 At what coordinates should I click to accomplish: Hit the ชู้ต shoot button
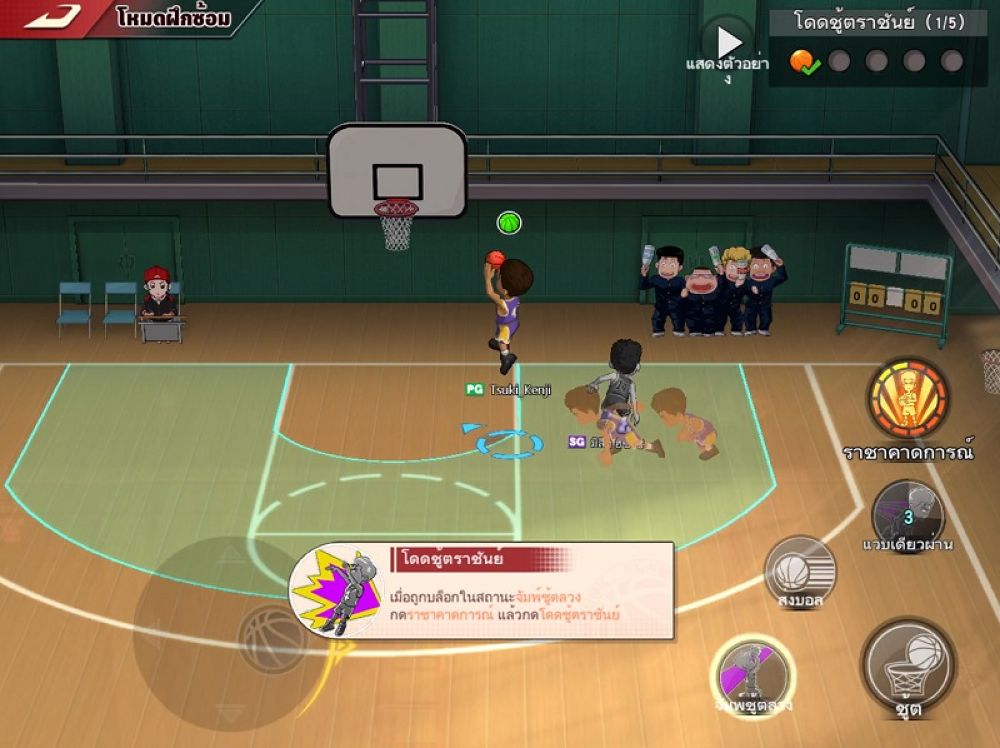(x=907, y=665)
